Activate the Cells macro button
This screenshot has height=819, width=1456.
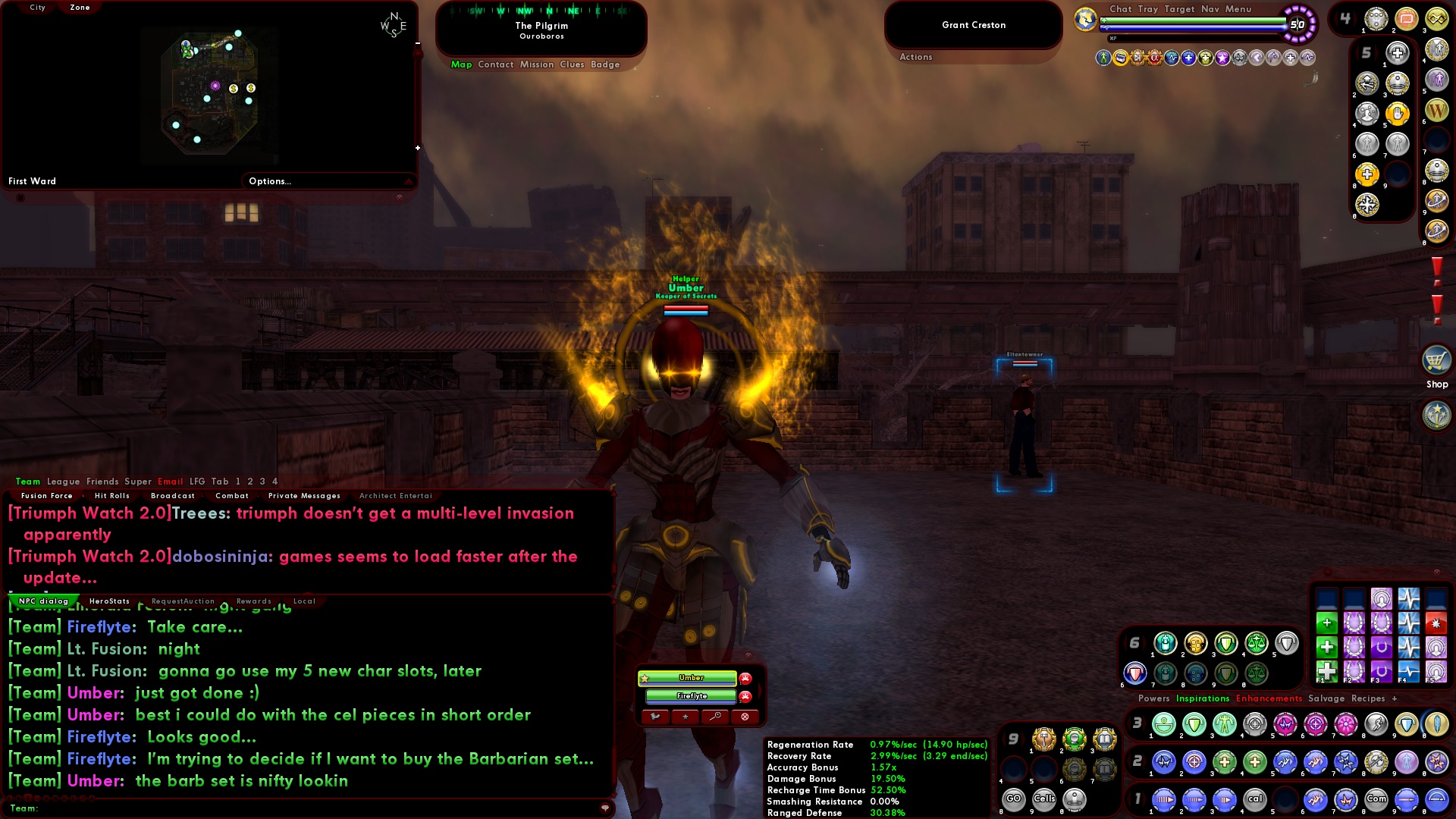pos(1044,798)
